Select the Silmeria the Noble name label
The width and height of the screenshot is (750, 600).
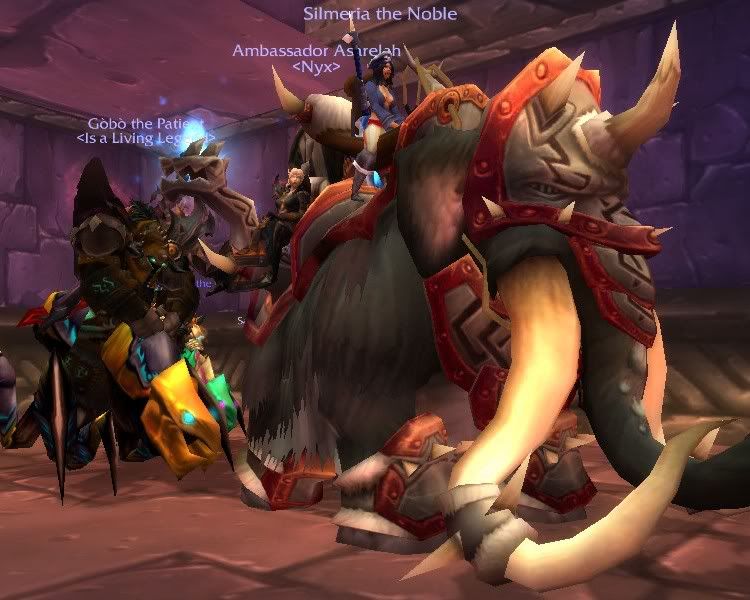380,14
